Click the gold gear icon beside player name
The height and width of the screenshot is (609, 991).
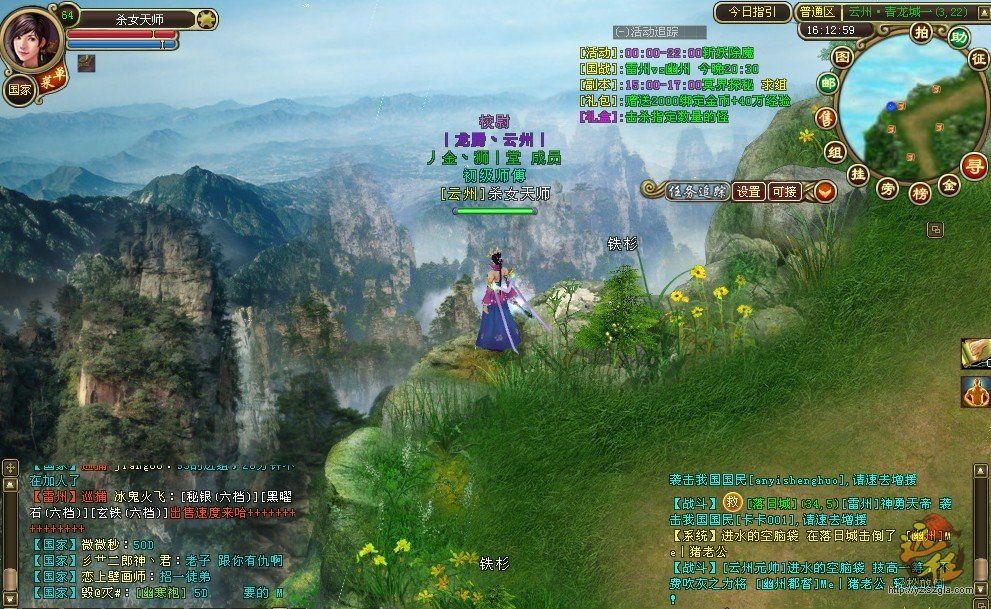(x=206, y=18)
